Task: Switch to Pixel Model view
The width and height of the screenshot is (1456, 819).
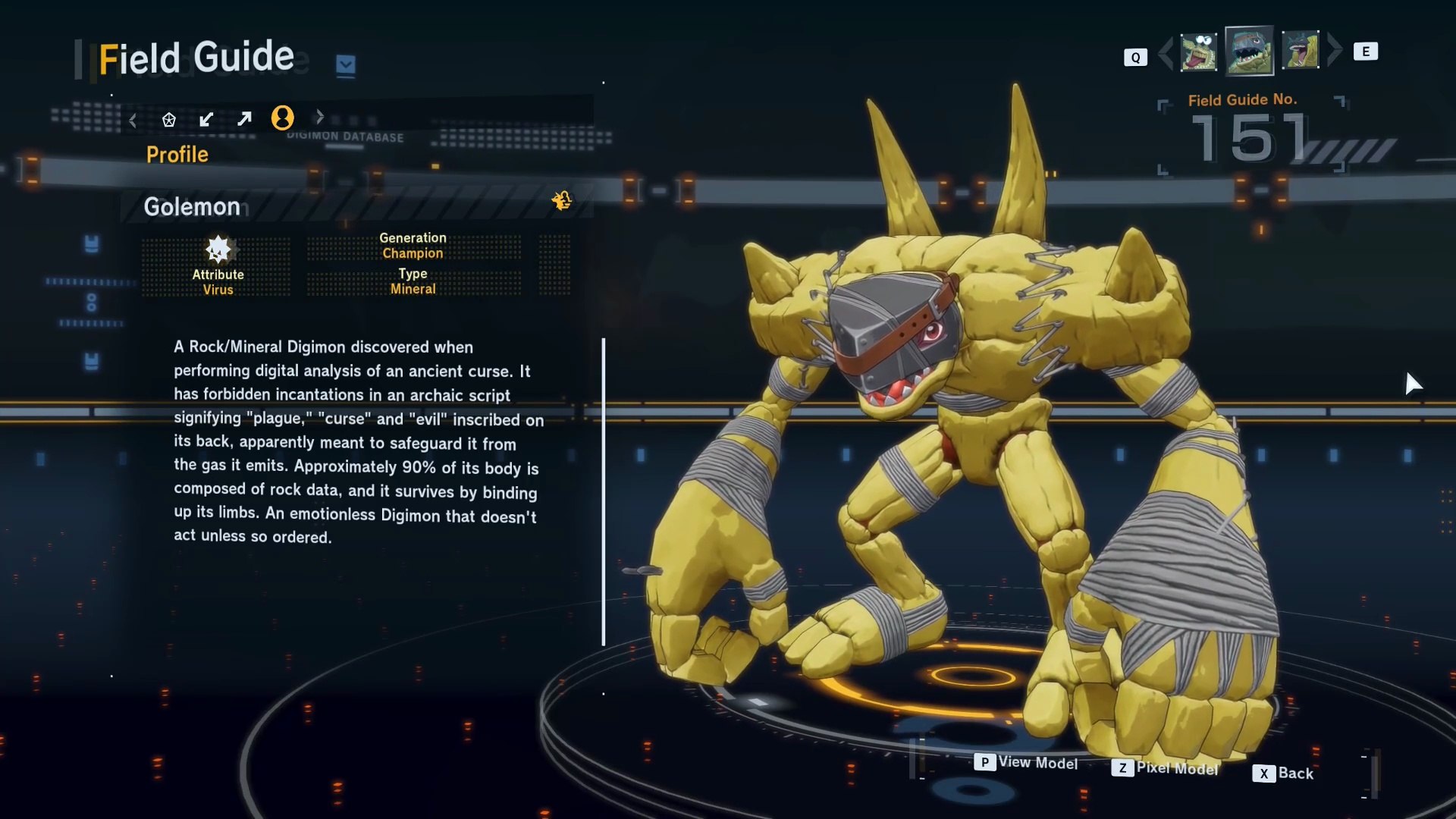Action: point(1166,768)
